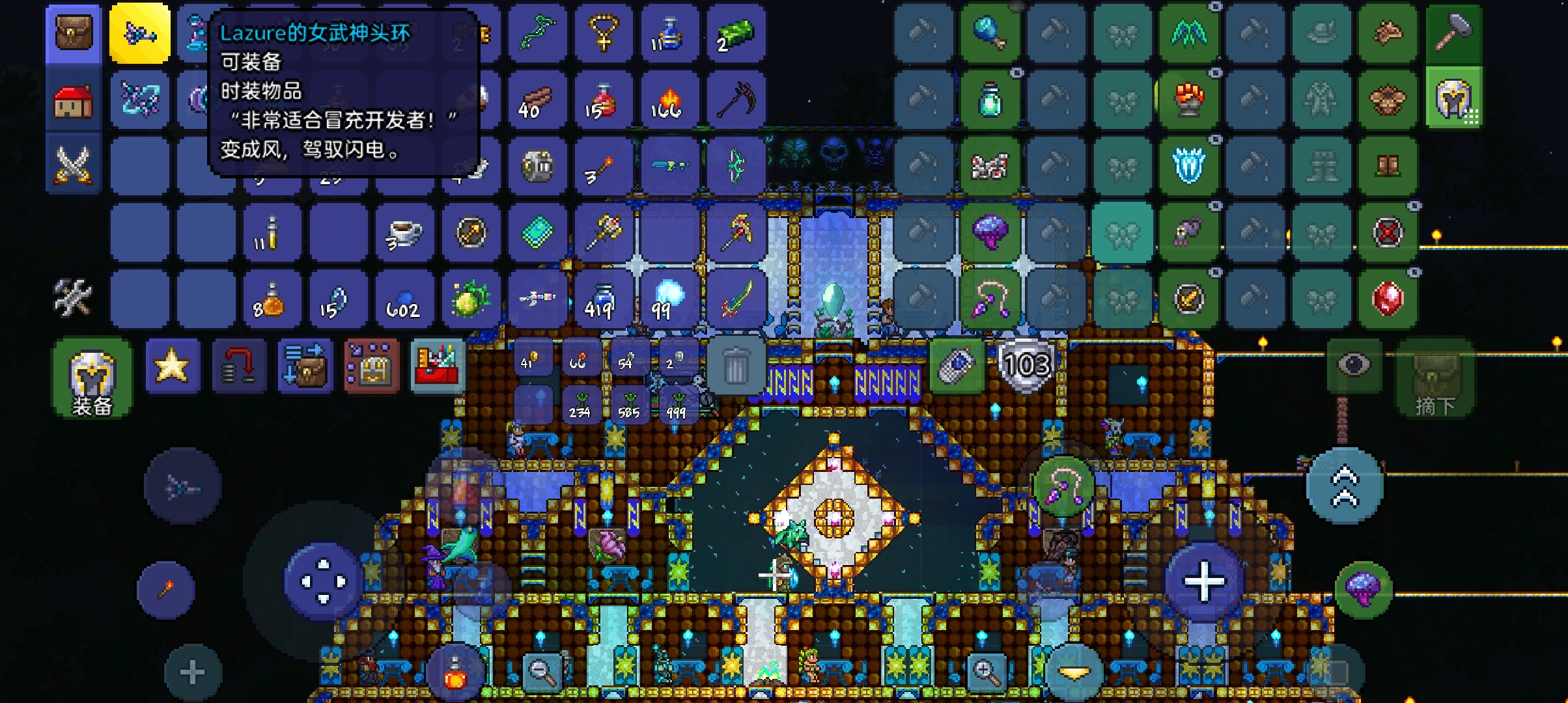Screen dimensions: 1568x703
Task: Switch to the housing tab
Action: (74, 101)
